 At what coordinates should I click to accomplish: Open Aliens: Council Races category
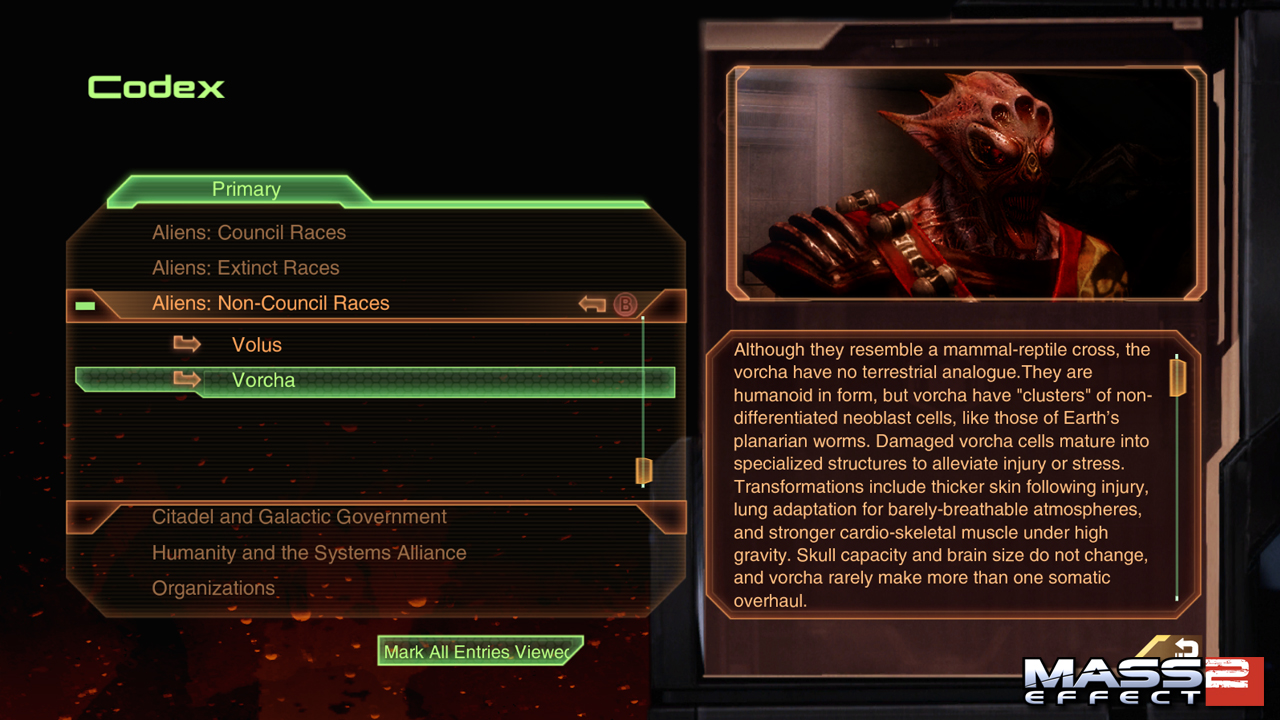click(x=248, y=233)
